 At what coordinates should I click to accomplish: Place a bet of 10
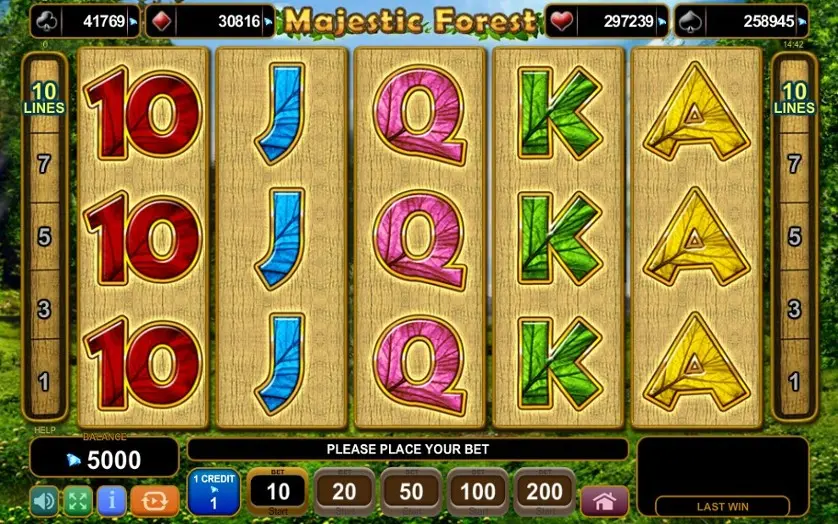pos(277,491)
